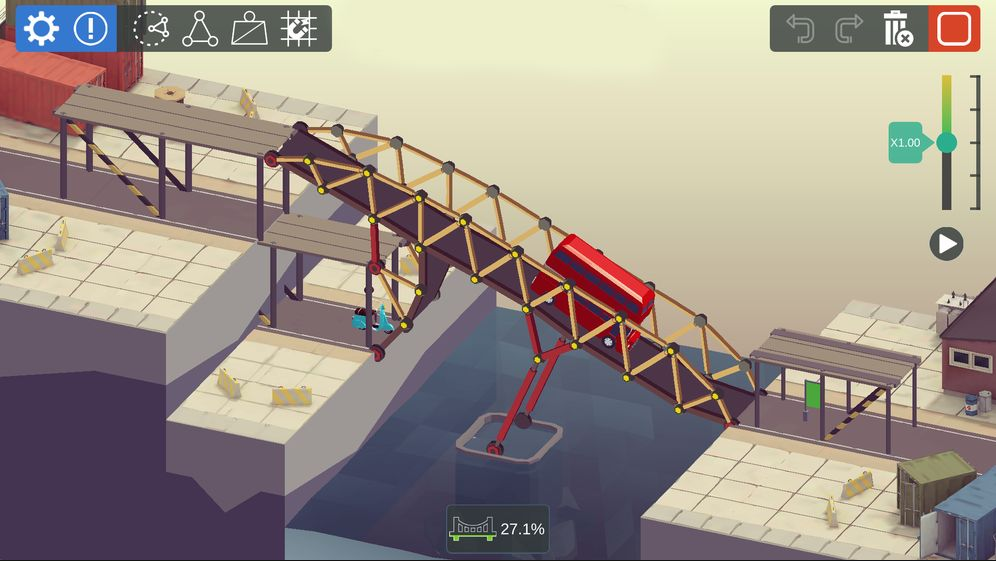Image resolution: width=996 pixels, height=561 pixels.
Task: Redo the last undone action
Action: point(849,29)
